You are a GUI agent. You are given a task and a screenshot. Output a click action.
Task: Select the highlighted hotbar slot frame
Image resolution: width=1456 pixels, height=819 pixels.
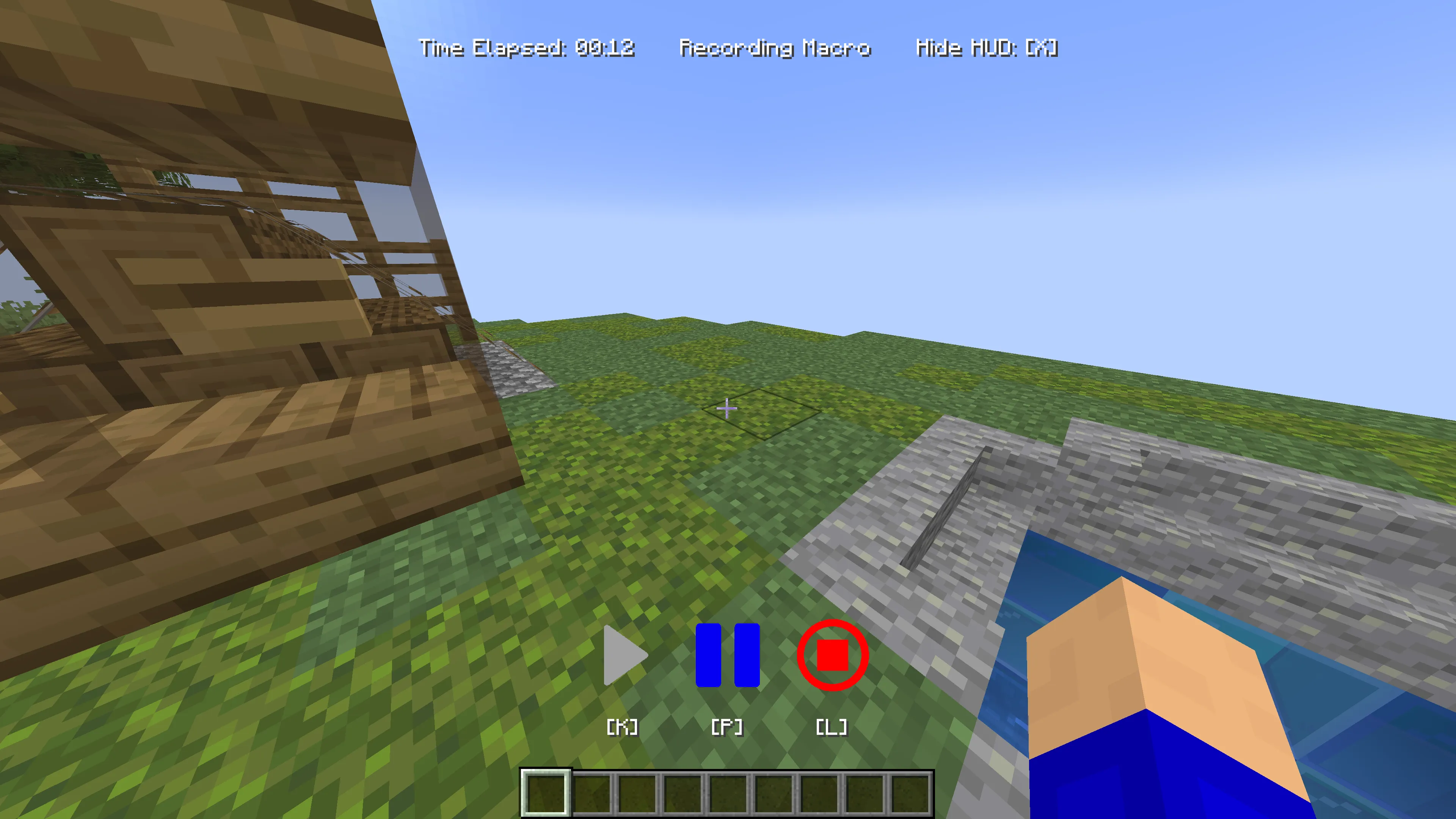point(546,794)
